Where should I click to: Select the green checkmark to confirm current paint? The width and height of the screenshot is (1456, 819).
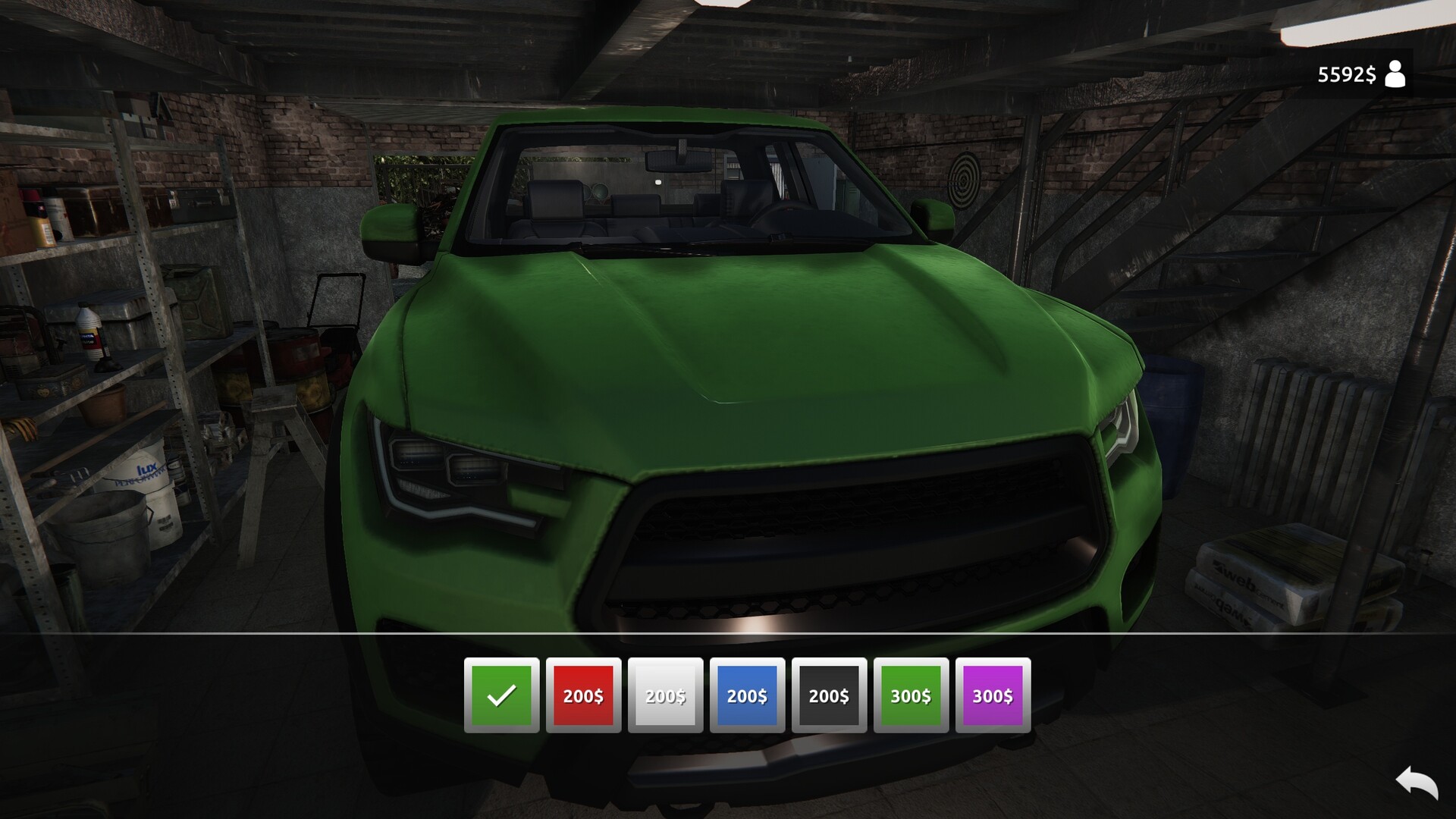click(x=501, y=695)
